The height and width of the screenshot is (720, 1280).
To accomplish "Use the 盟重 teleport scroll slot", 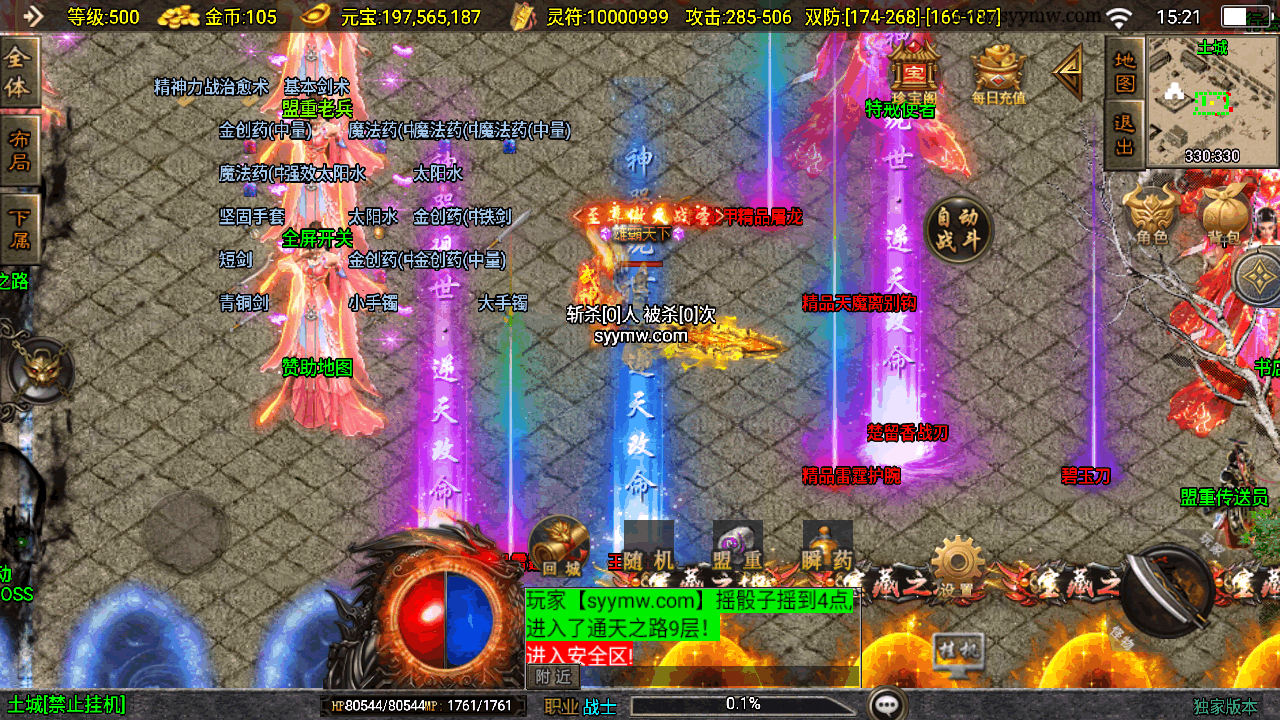I will [x=738, y=547].
